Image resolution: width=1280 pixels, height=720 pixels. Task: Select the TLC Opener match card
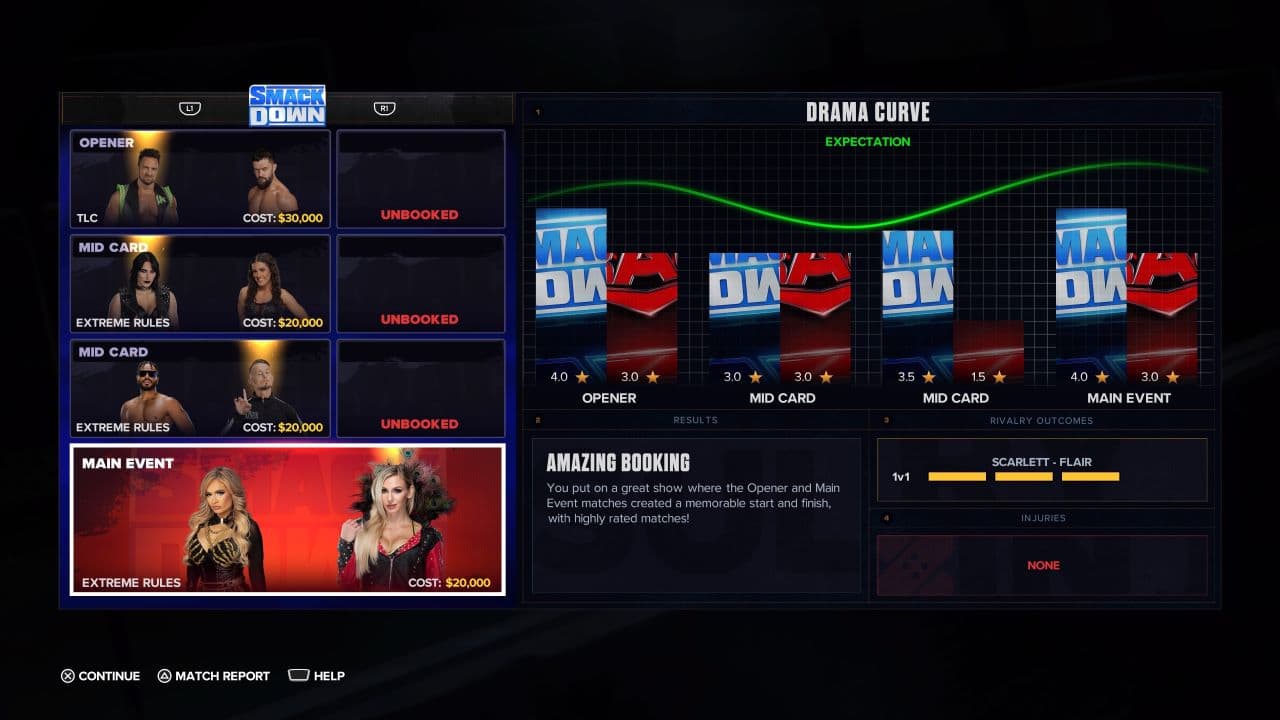pos(199,179)
